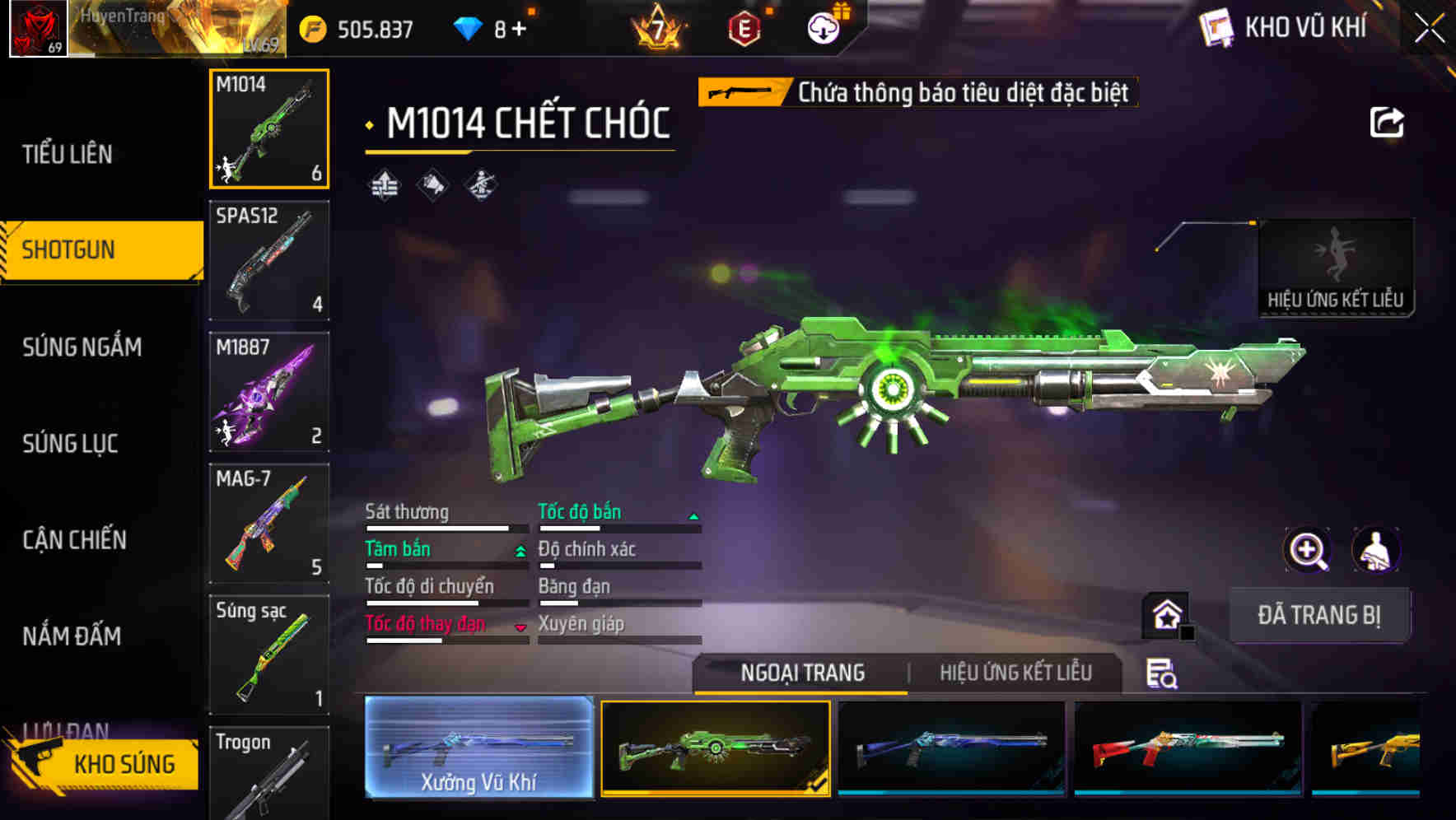Close the weapon vault screen
The width and height of the screenshot is (1456, 820).
(1429, 29)
